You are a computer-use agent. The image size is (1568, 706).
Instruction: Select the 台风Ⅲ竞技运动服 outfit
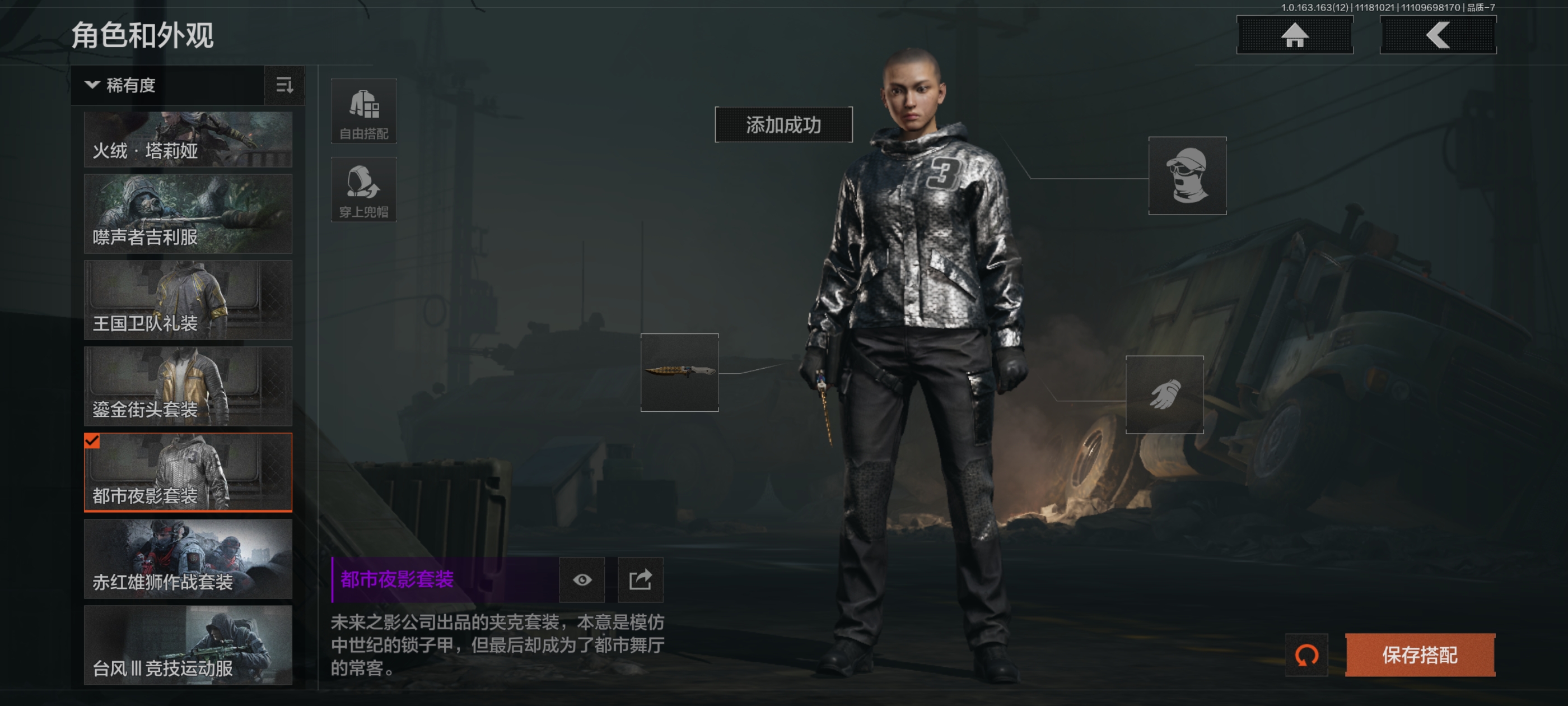click(x=188, y=644)
